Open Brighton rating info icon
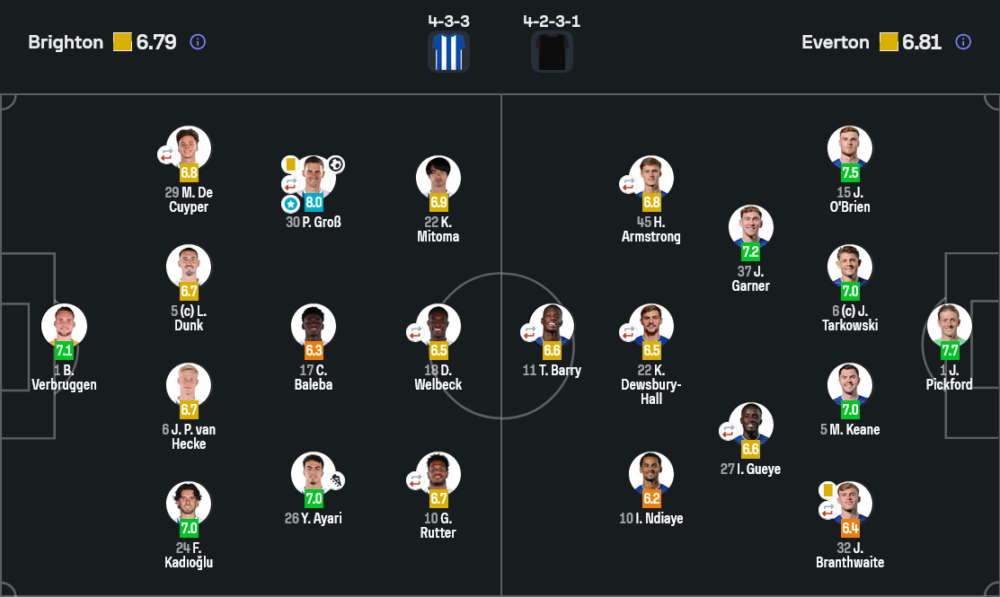 pyautogui.click(x=198, y=42)
